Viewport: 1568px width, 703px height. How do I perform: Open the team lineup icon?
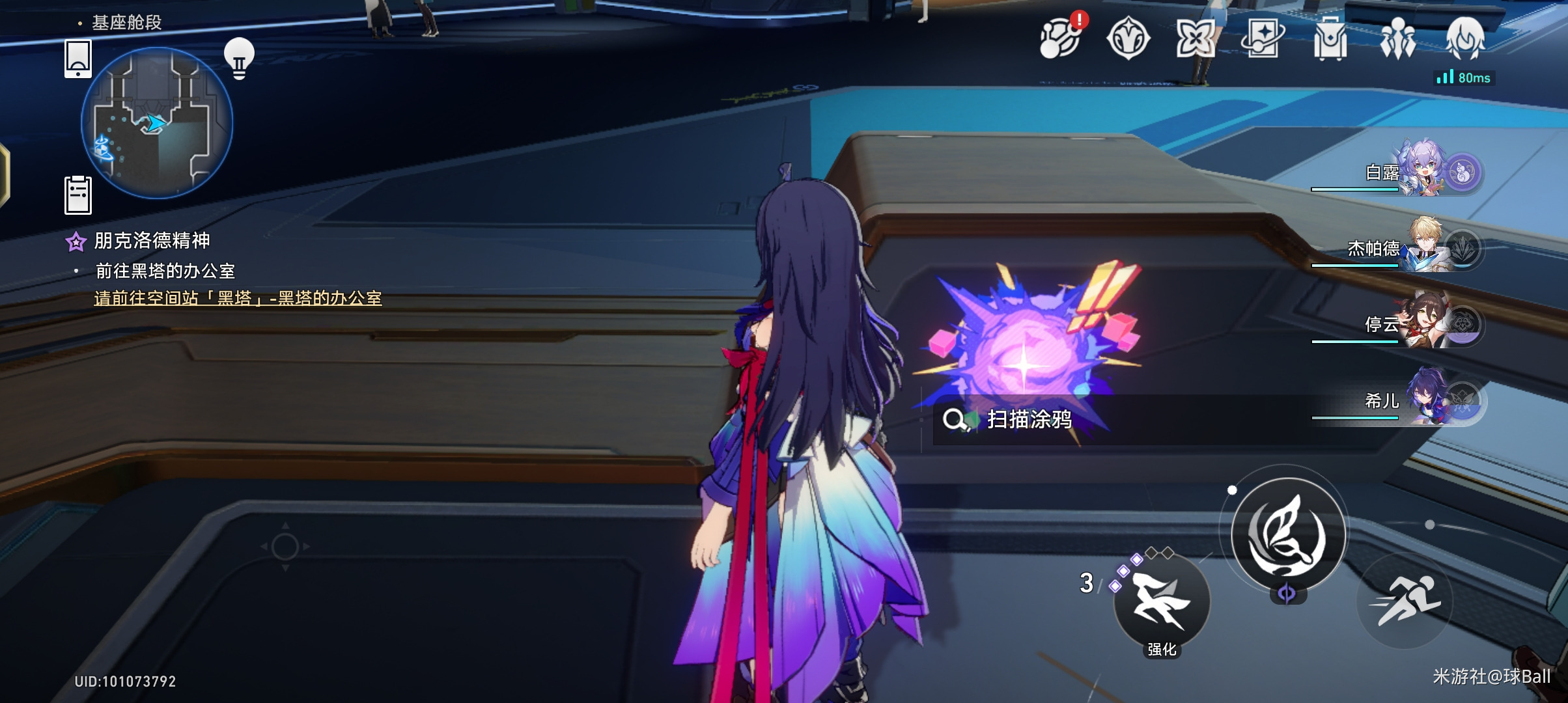(x=1397, y=39)
